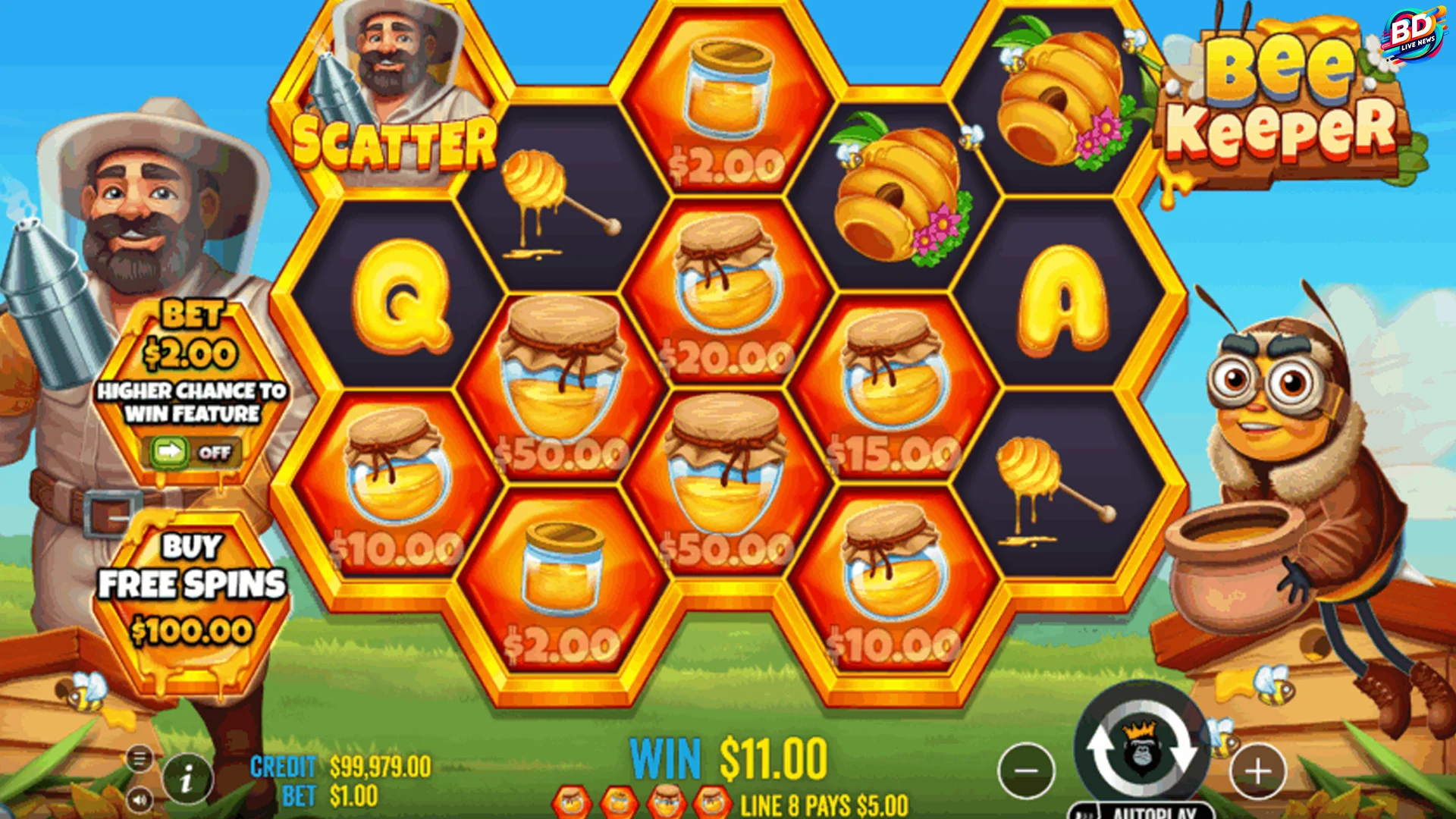Image resolution: width=1456 pixels, height=819 pixels.
Task: Click the BD Live News logo
Action: [x=1417, y=29]
